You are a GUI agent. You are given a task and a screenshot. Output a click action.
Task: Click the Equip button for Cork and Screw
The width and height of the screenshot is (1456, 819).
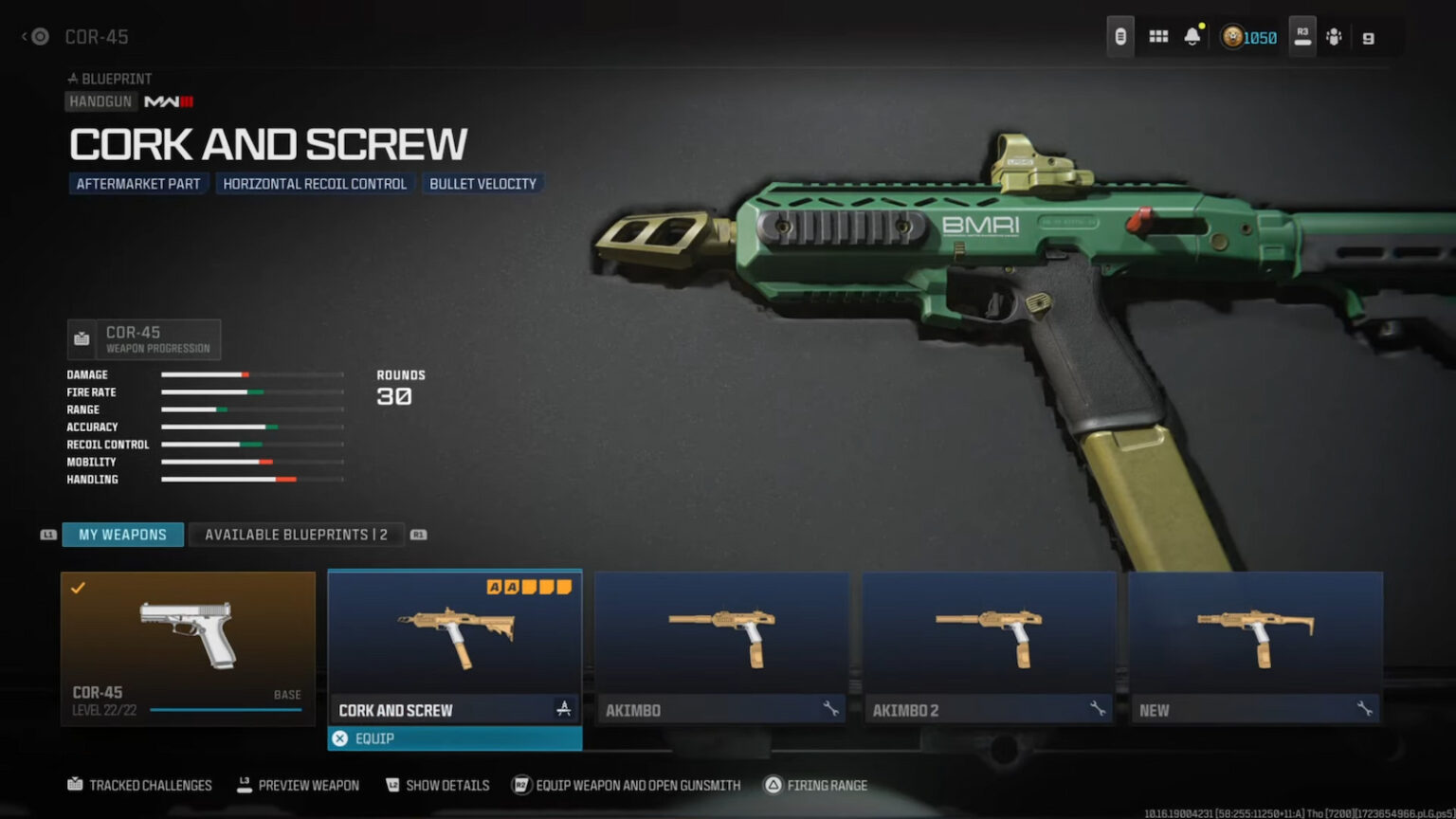[454, 737]
